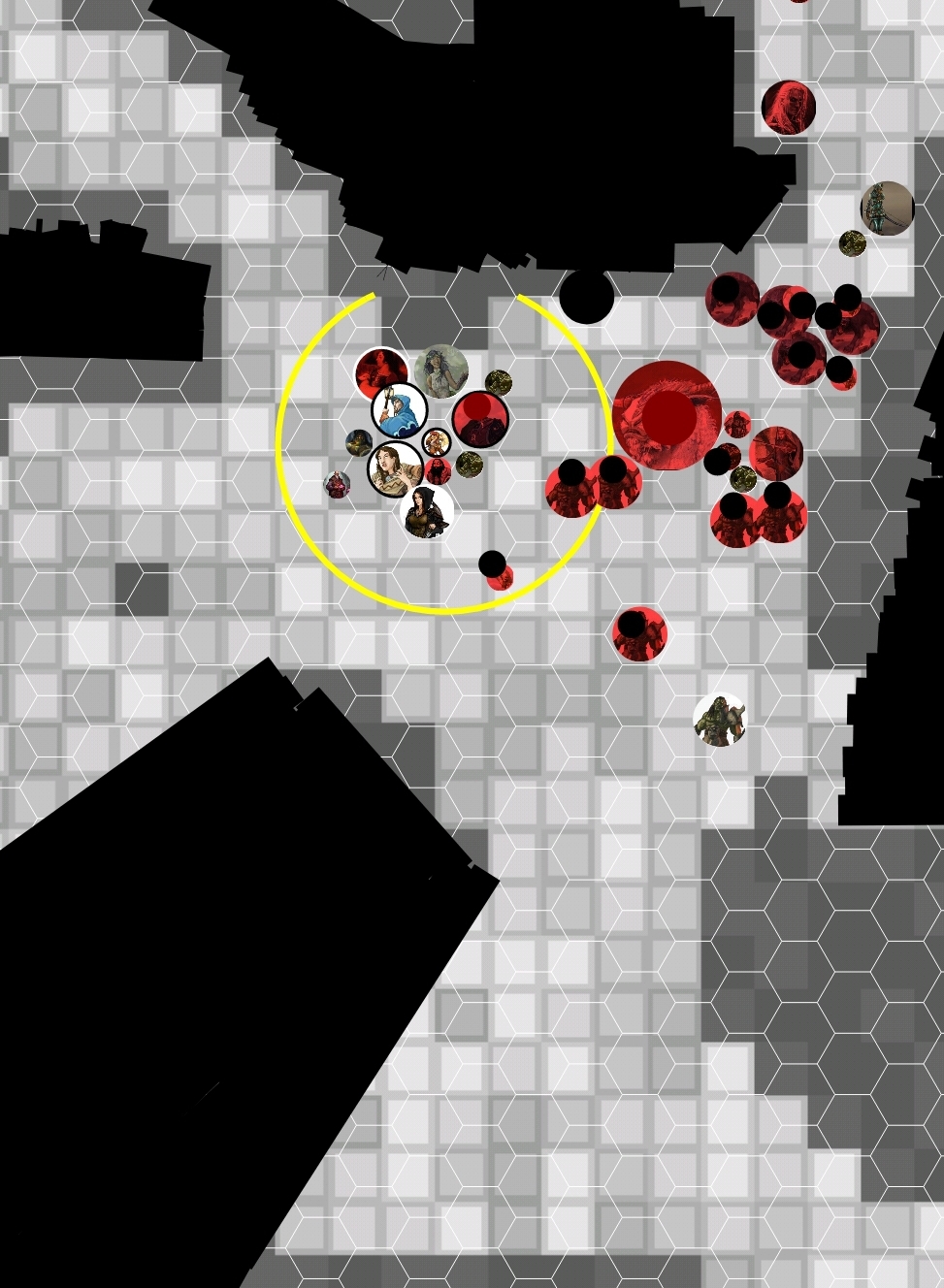Screen dimensions: 944x1288
Task: Select the green orc warrior token
Action: tap(720, 720)
